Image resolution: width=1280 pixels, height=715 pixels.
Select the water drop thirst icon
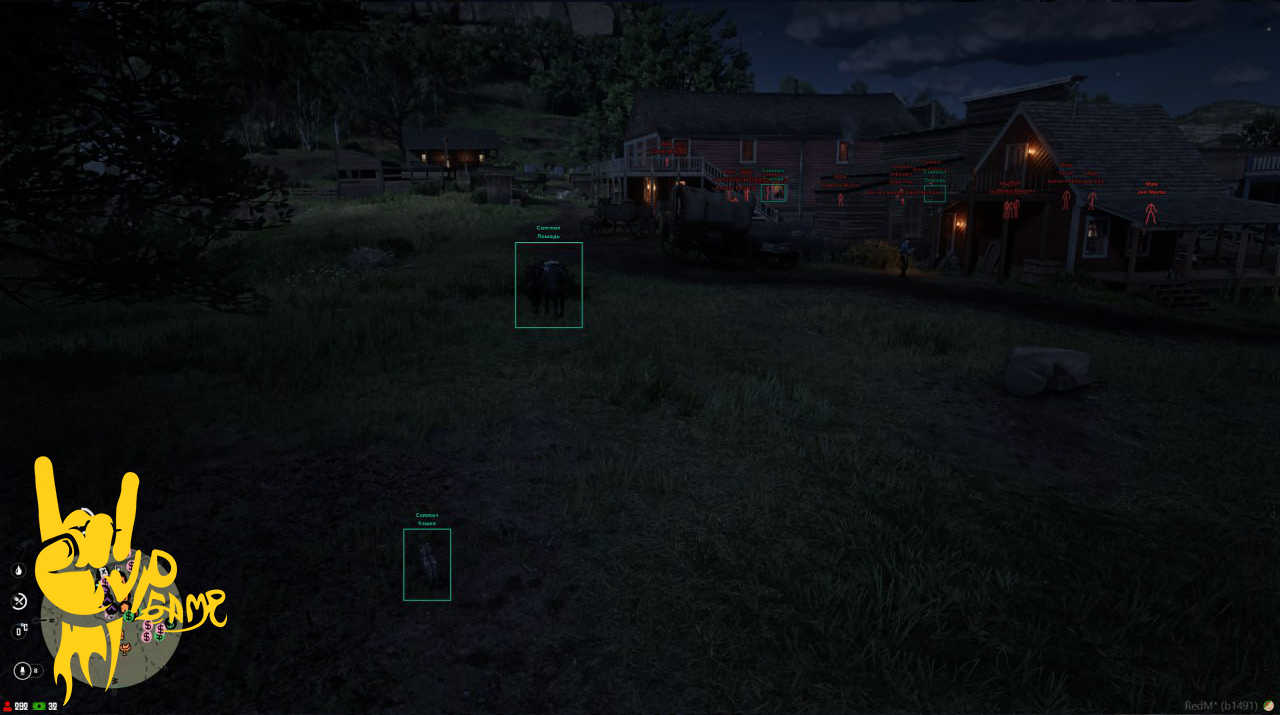[18, 570]
